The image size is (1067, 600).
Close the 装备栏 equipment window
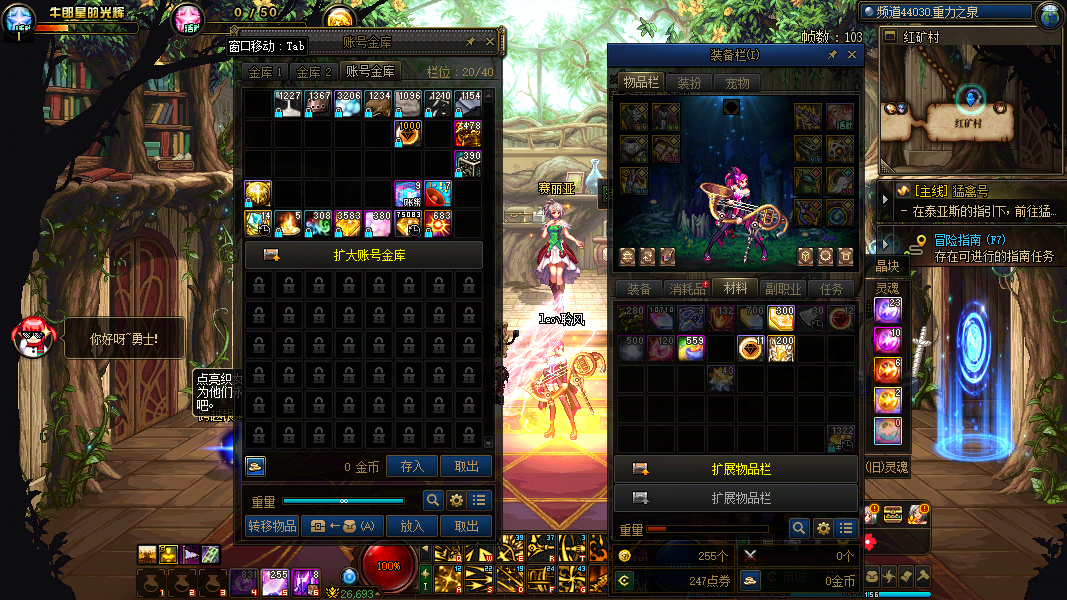[852, 56]
